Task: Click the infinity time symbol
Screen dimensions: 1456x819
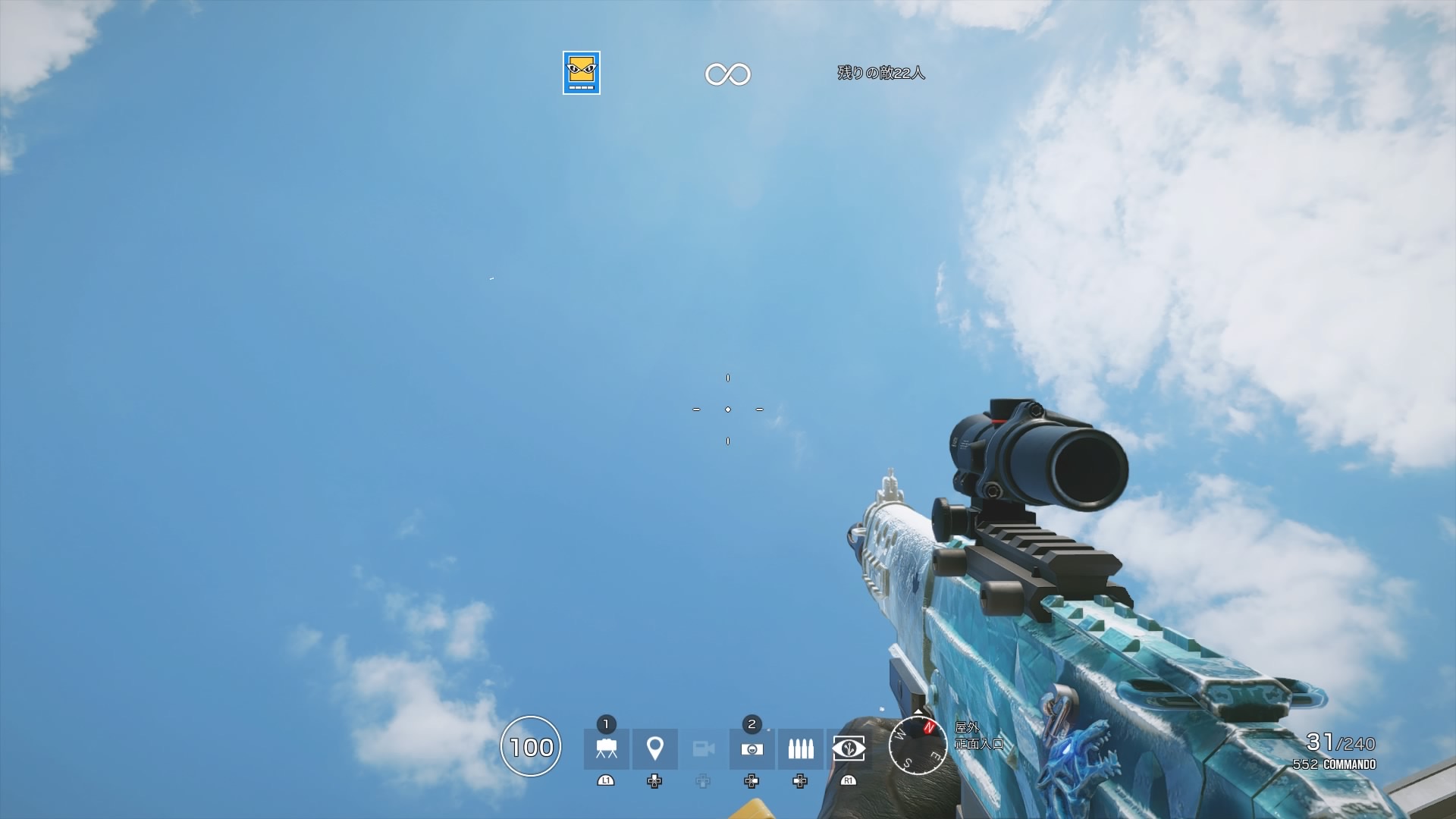Action: click(x=728, y=74)
